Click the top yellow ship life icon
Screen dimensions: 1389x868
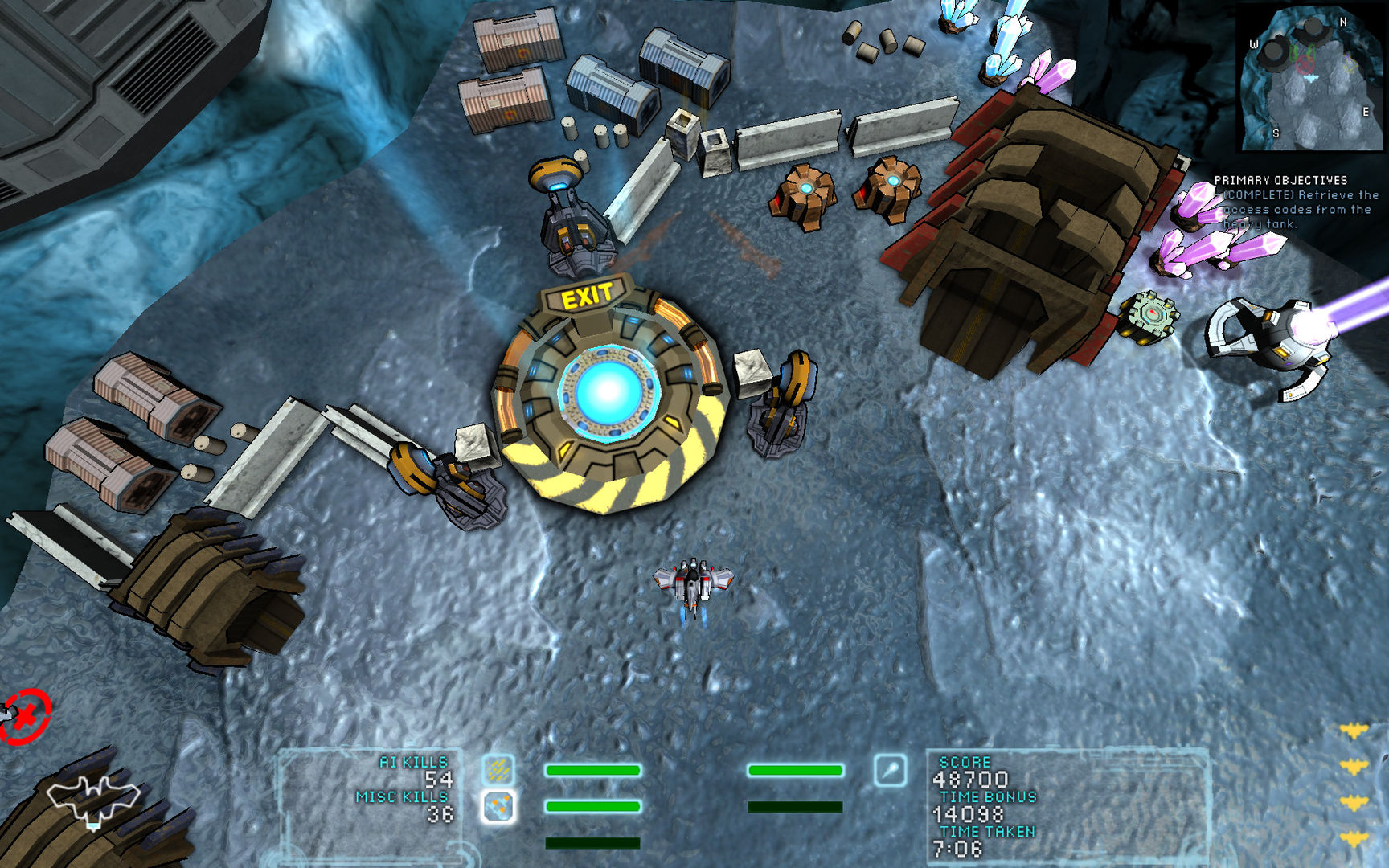1354,730
